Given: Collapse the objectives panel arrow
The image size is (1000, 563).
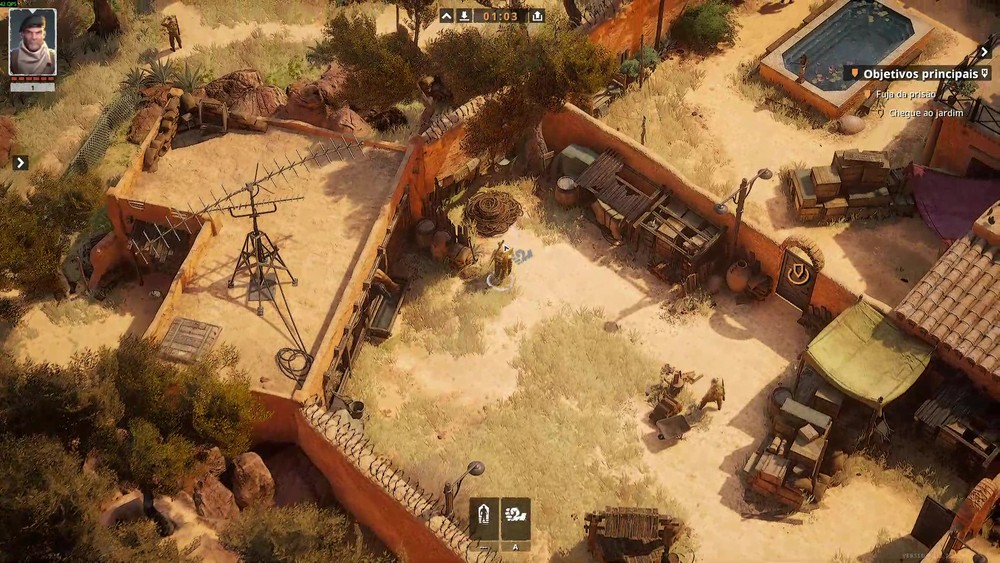Looking at the screenshot, I should coord(984,52).
